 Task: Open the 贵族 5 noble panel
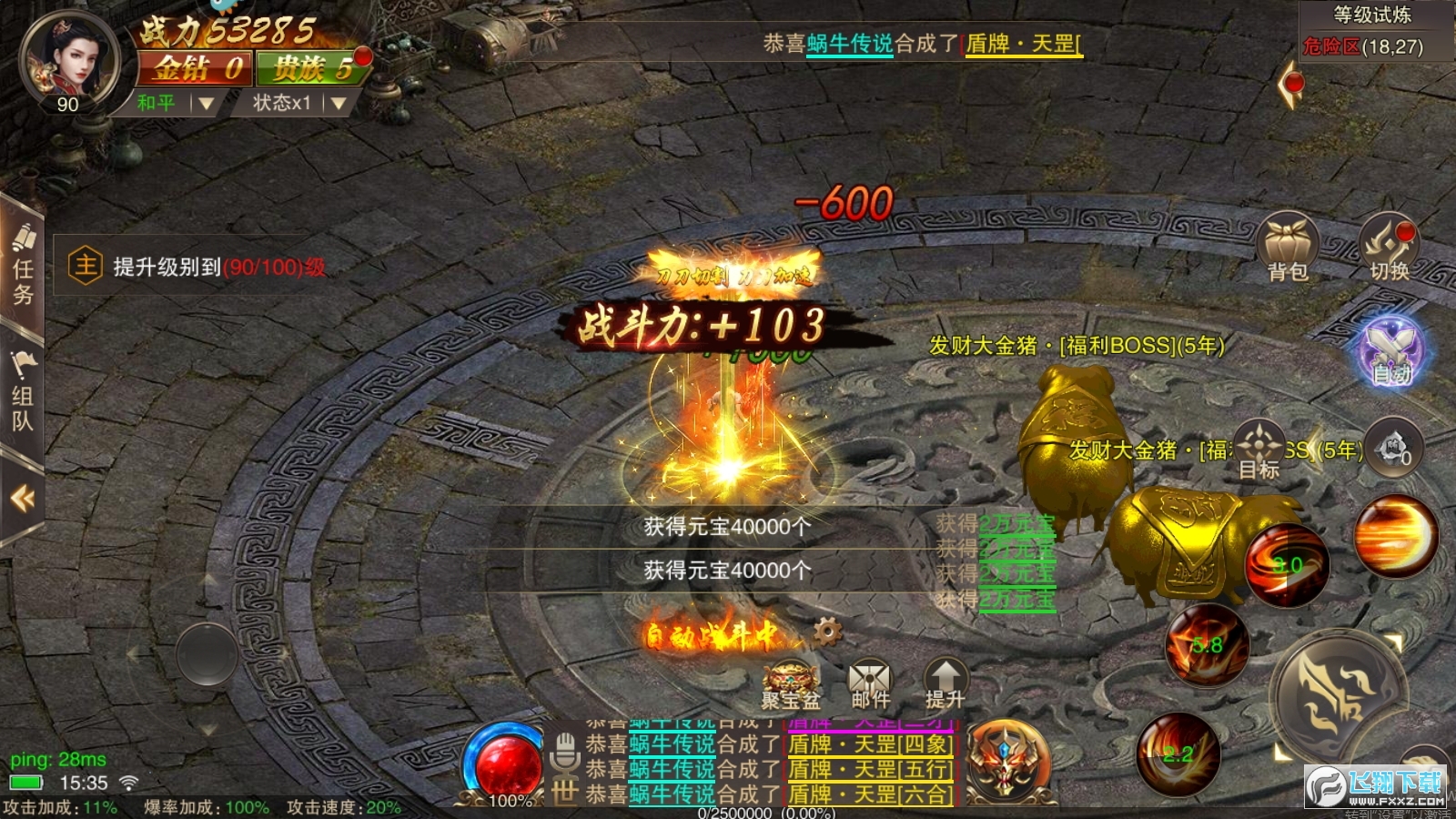[311, 68]
